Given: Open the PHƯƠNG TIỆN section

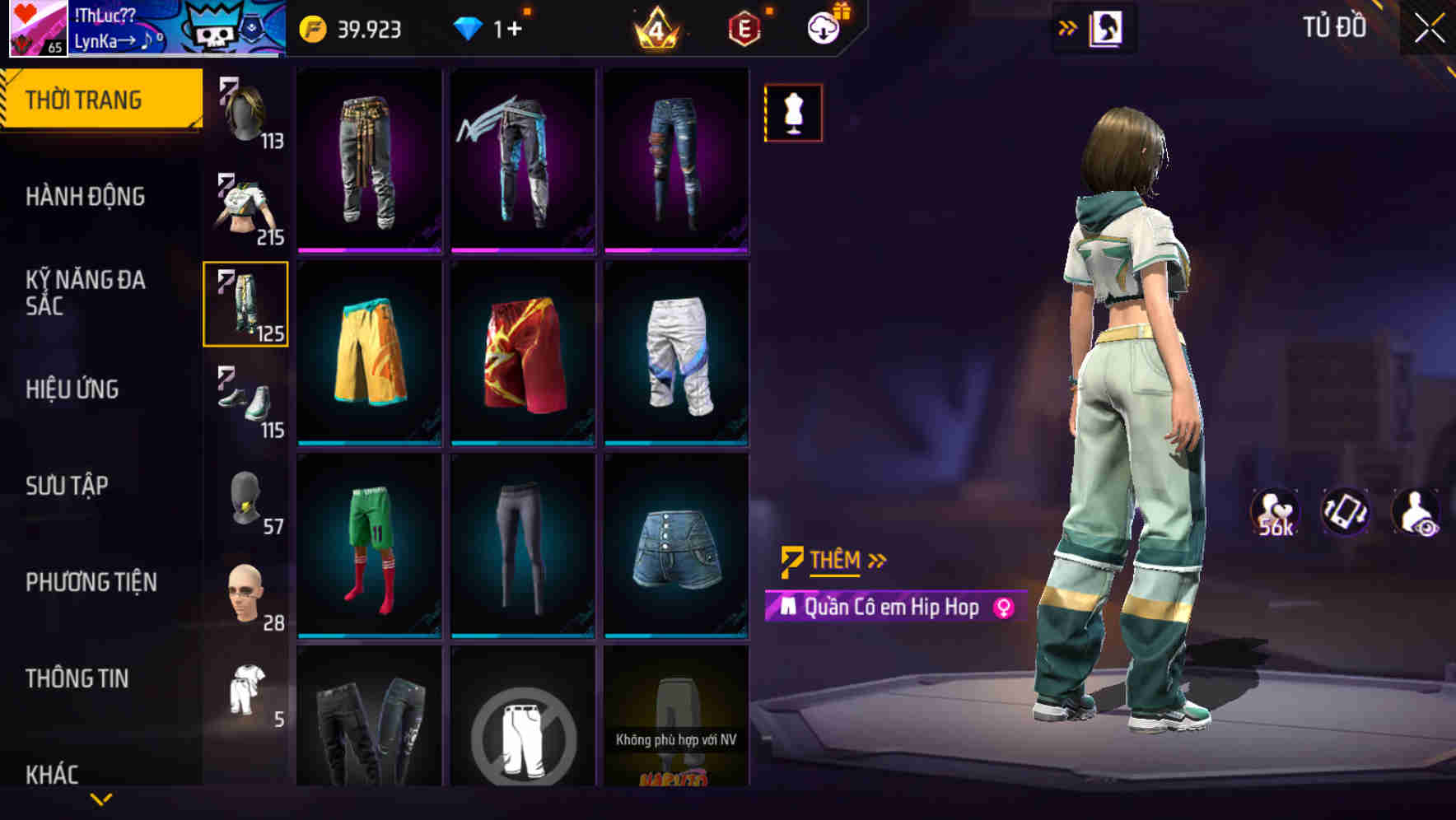Looking at the screenshot, I should tap(91, 582).
